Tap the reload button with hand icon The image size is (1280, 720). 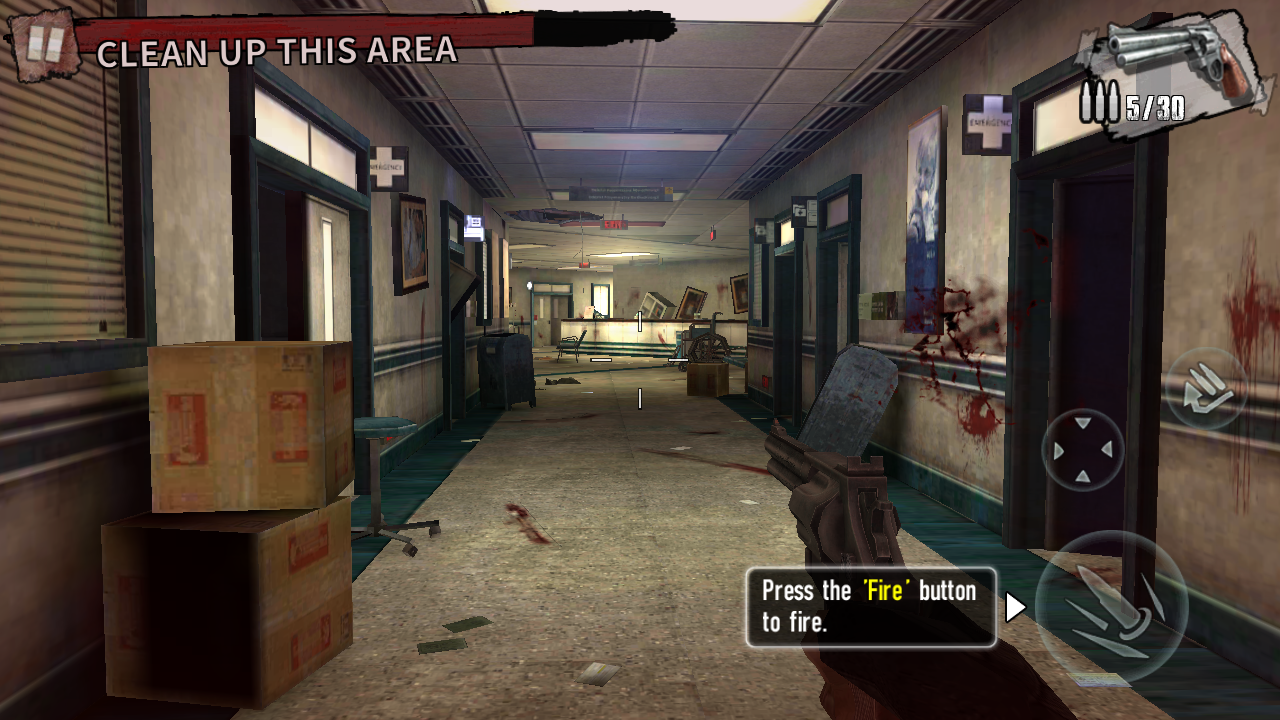1206,389
